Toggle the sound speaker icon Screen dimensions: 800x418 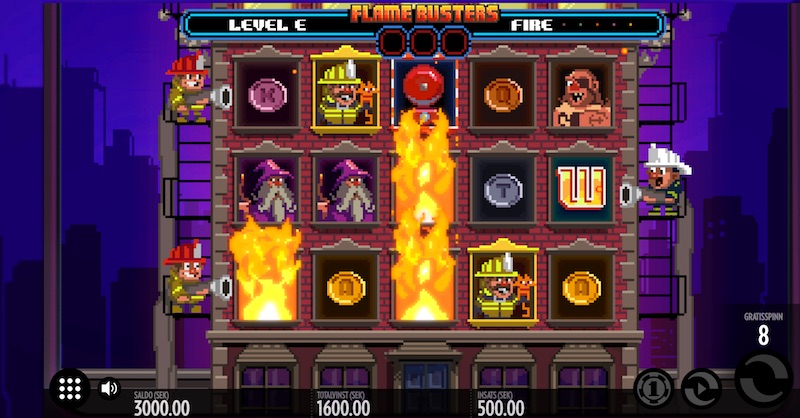pos(109,388)
